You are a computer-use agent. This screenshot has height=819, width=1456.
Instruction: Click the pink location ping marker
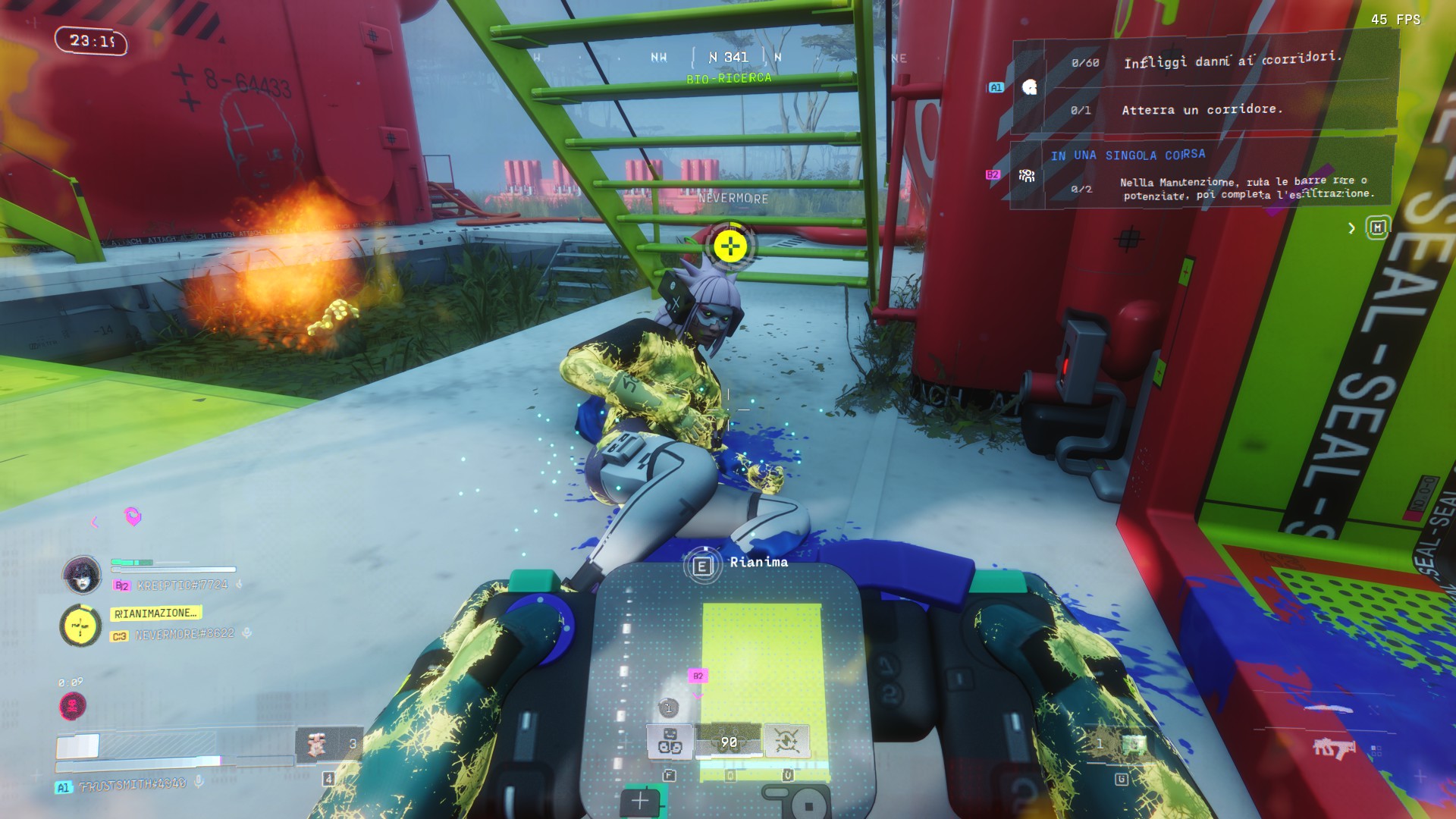click(133, 516)
